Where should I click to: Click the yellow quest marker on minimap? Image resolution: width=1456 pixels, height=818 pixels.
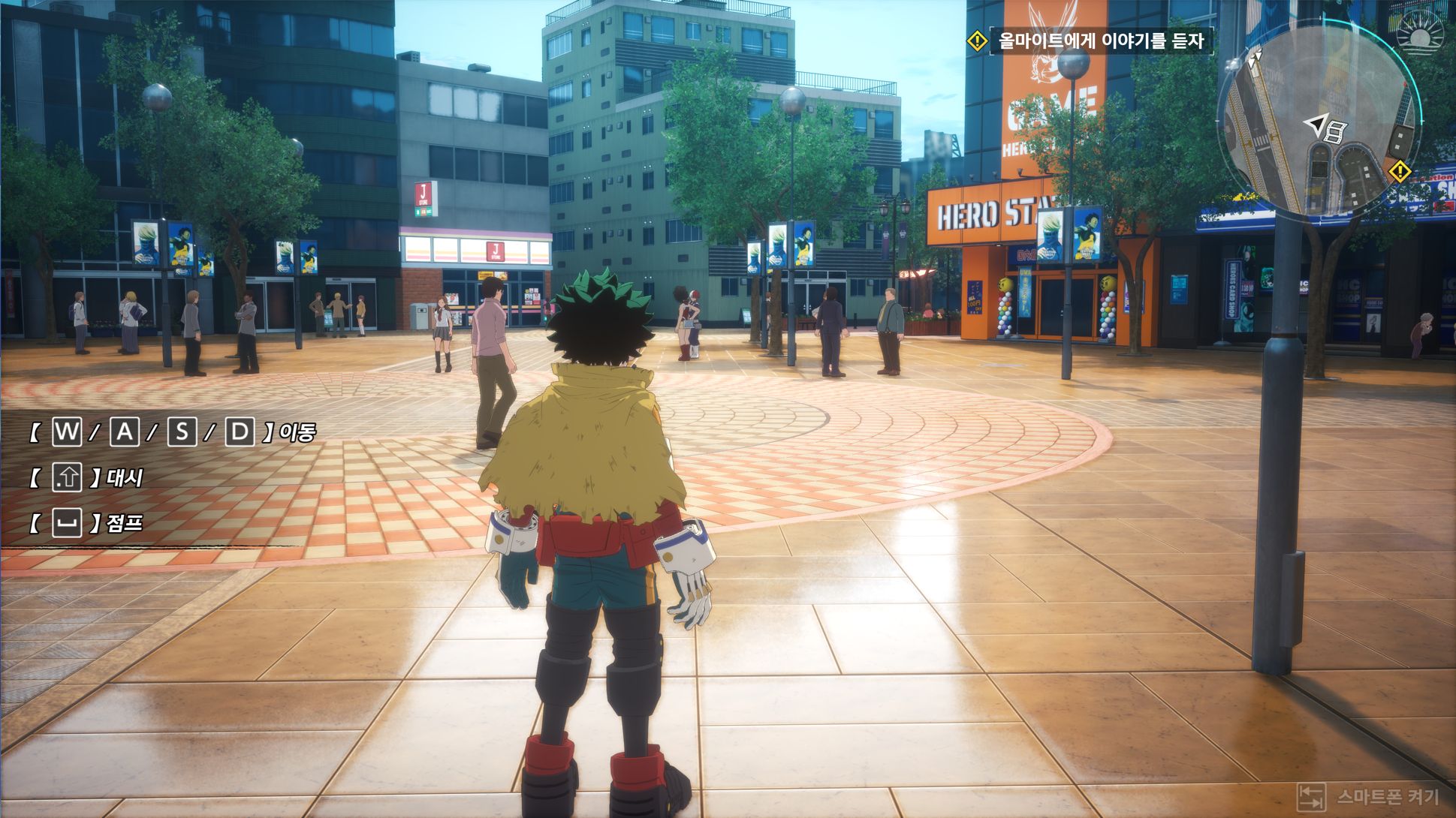(1400, 172)
